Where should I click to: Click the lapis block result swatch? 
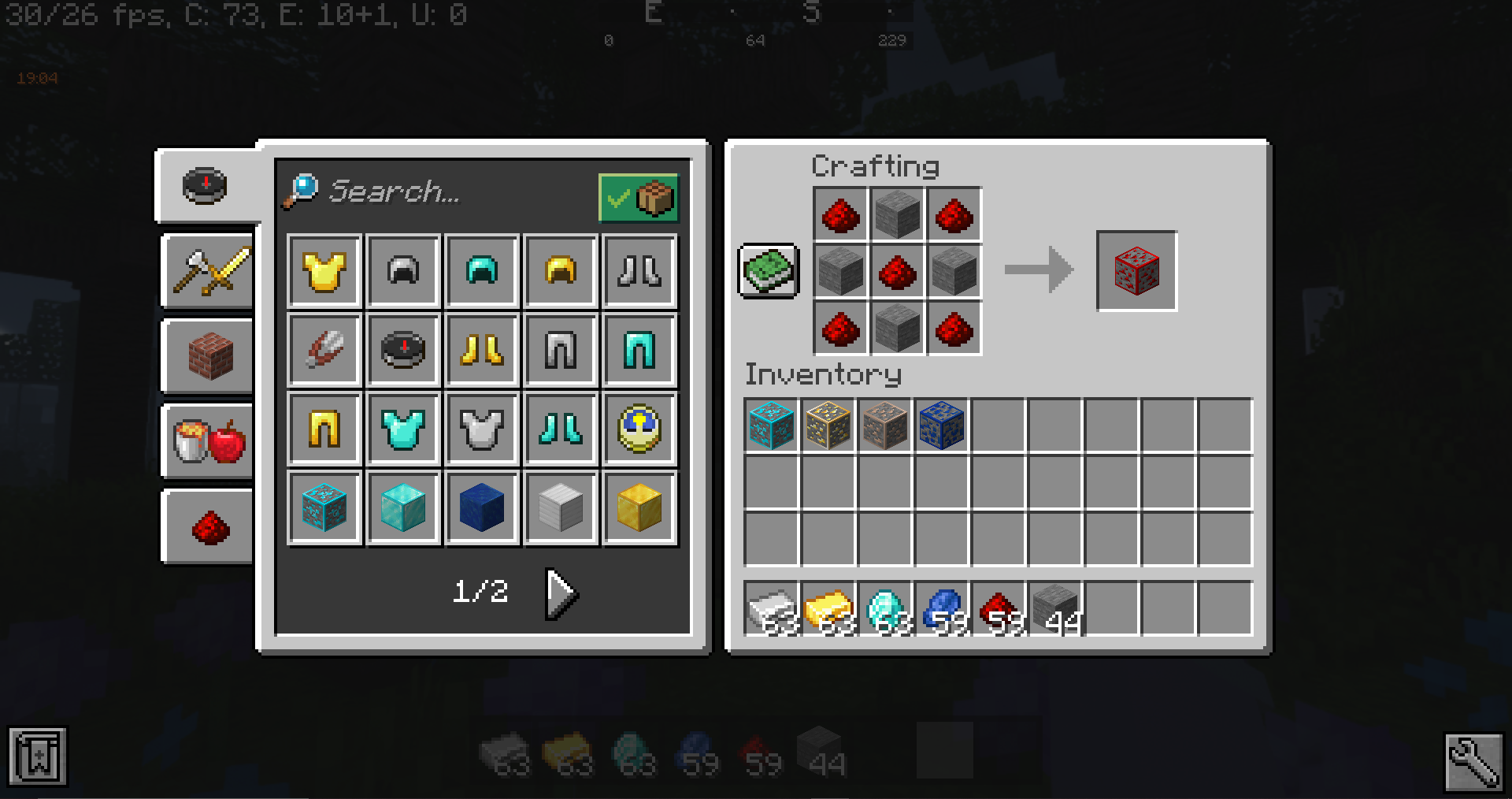tap(481, 507)
